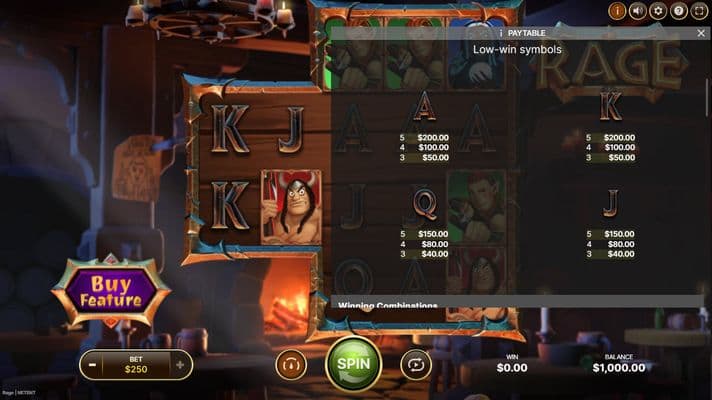Toggle the paytable info icon
712x400 pixels.
click(x=617, y=11)
